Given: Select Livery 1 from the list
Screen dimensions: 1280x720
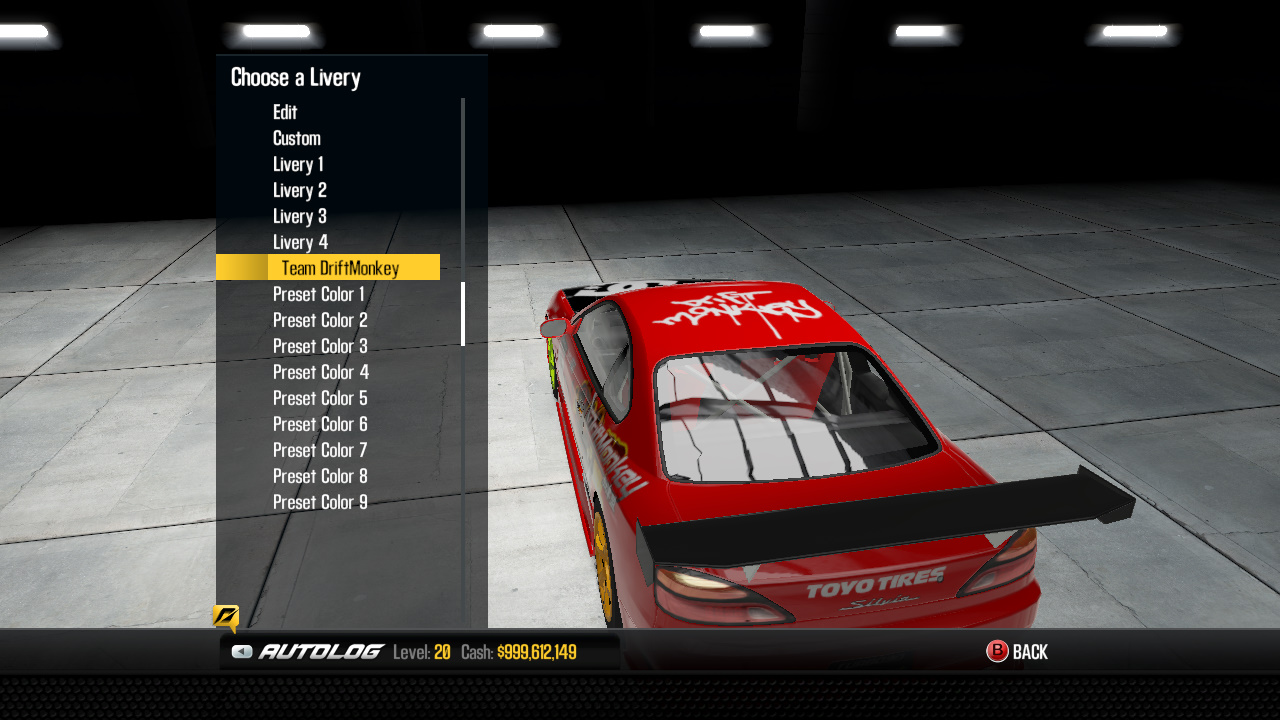Looking at the screenshot, I should click(x=299, y=164).
